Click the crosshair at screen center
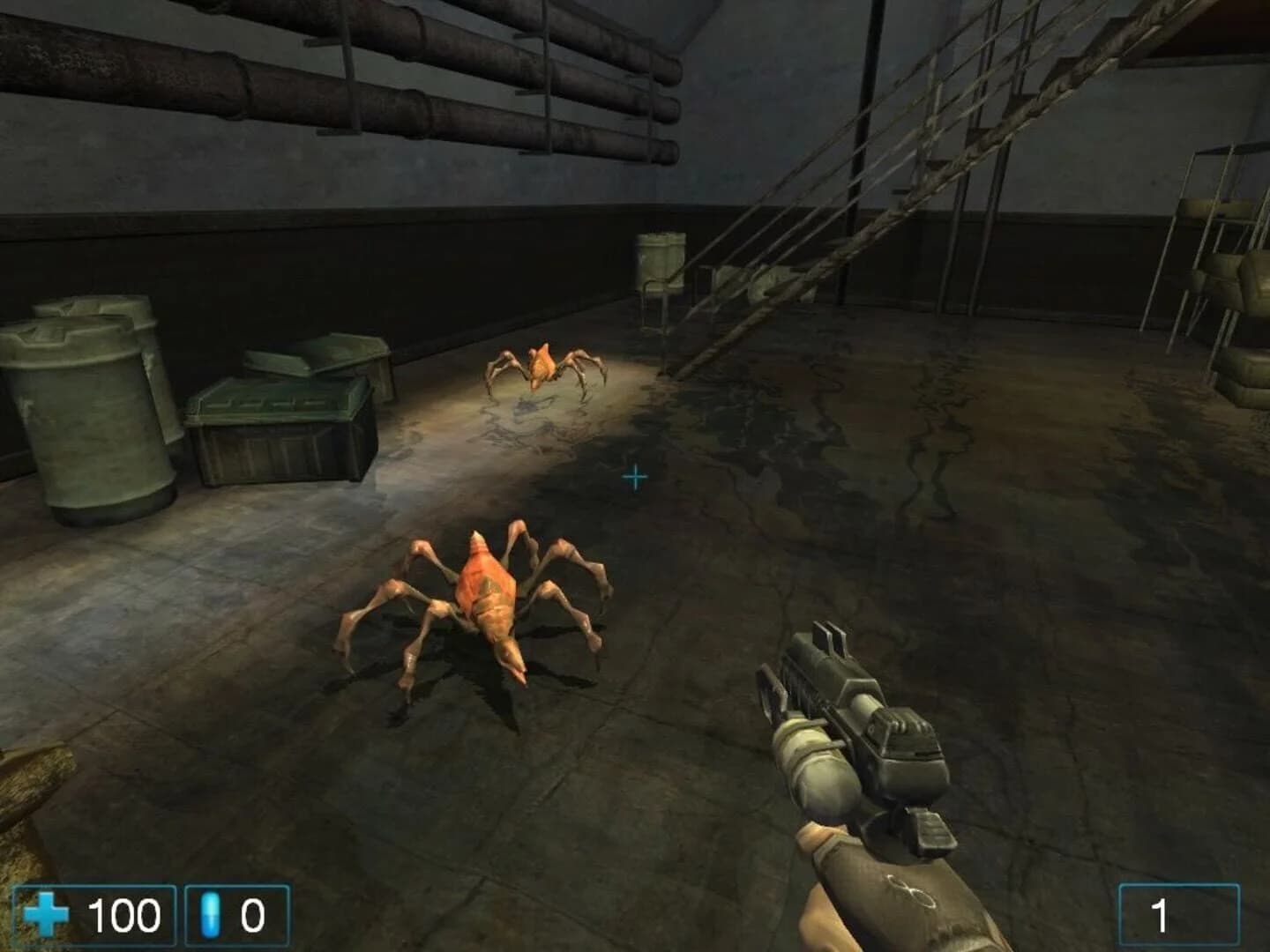 pyautogui.click(x=634, y=477)
